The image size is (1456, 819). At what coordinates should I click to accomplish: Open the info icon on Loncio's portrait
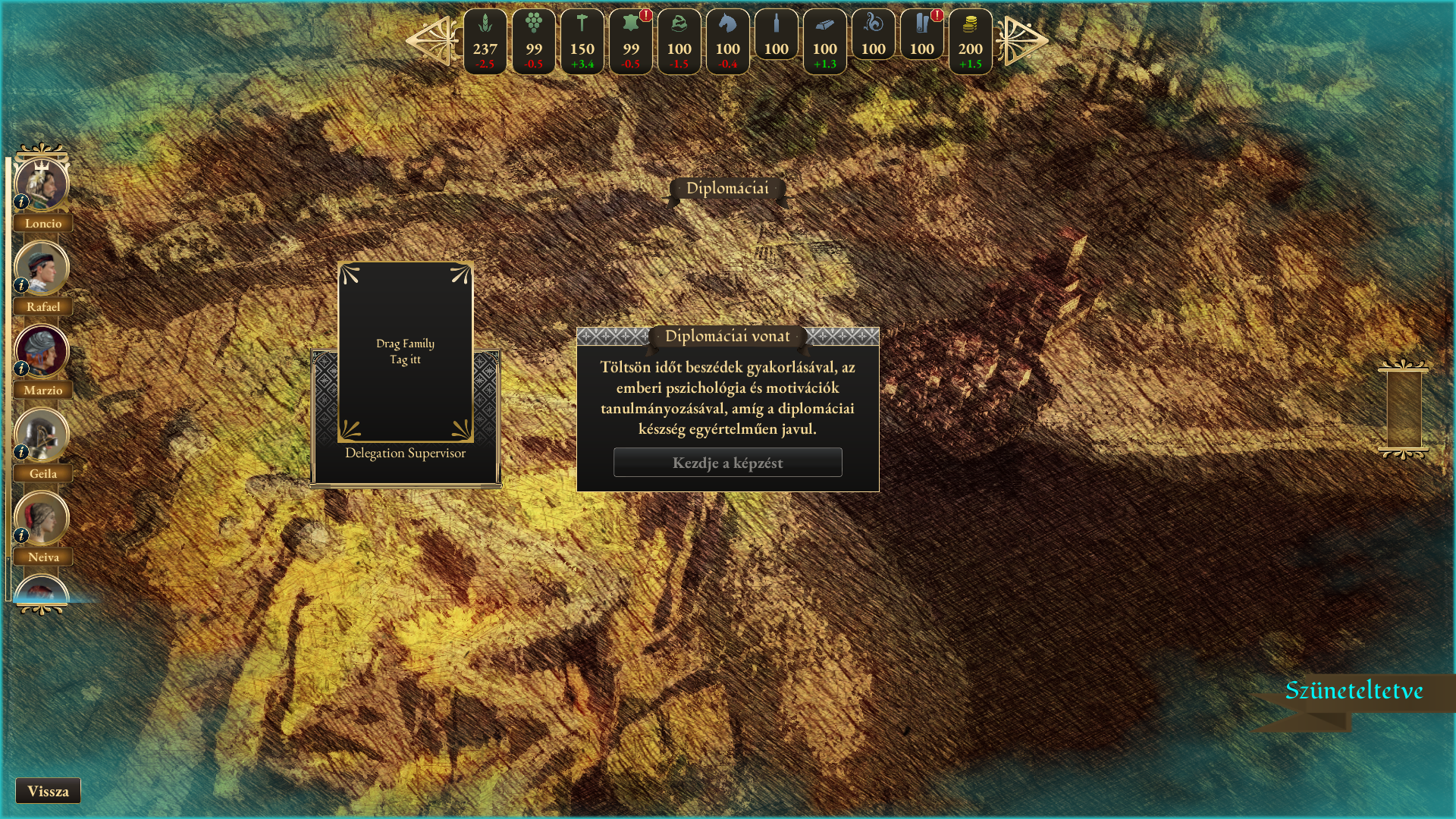pos(21,202)
